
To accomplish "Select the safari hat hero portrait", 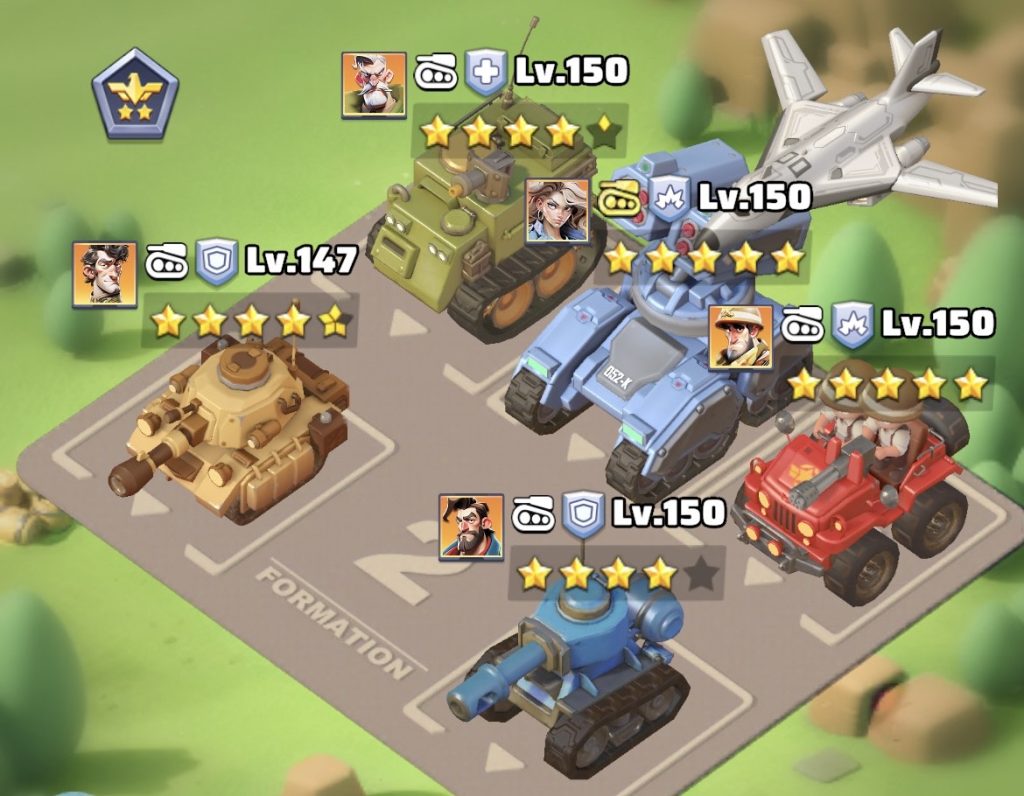I will tap(741, 336).
